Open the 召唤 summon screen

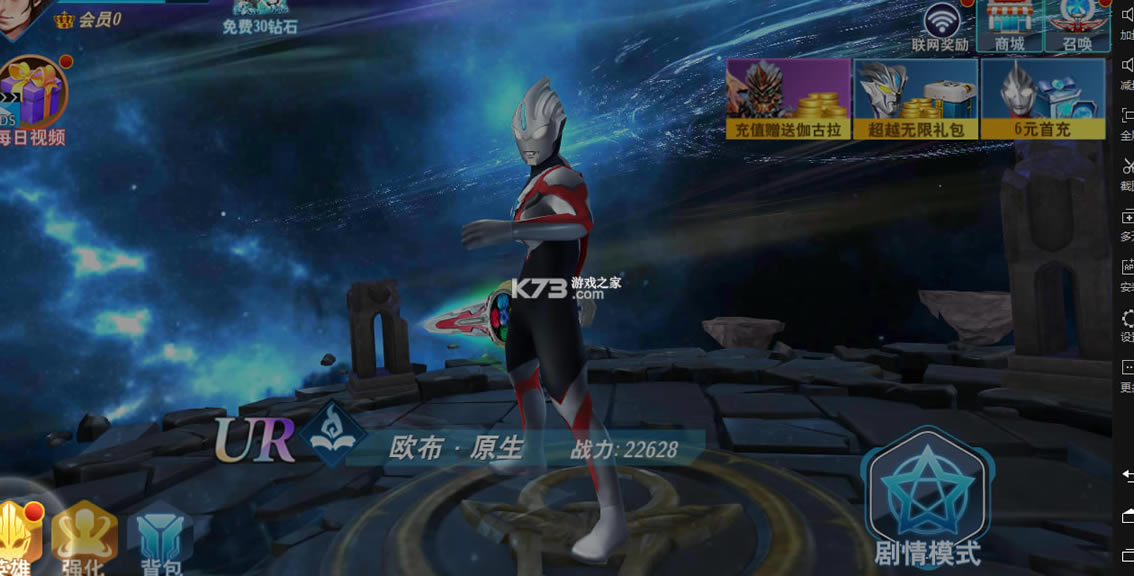pyautogui.click(x=1077, y=24)
